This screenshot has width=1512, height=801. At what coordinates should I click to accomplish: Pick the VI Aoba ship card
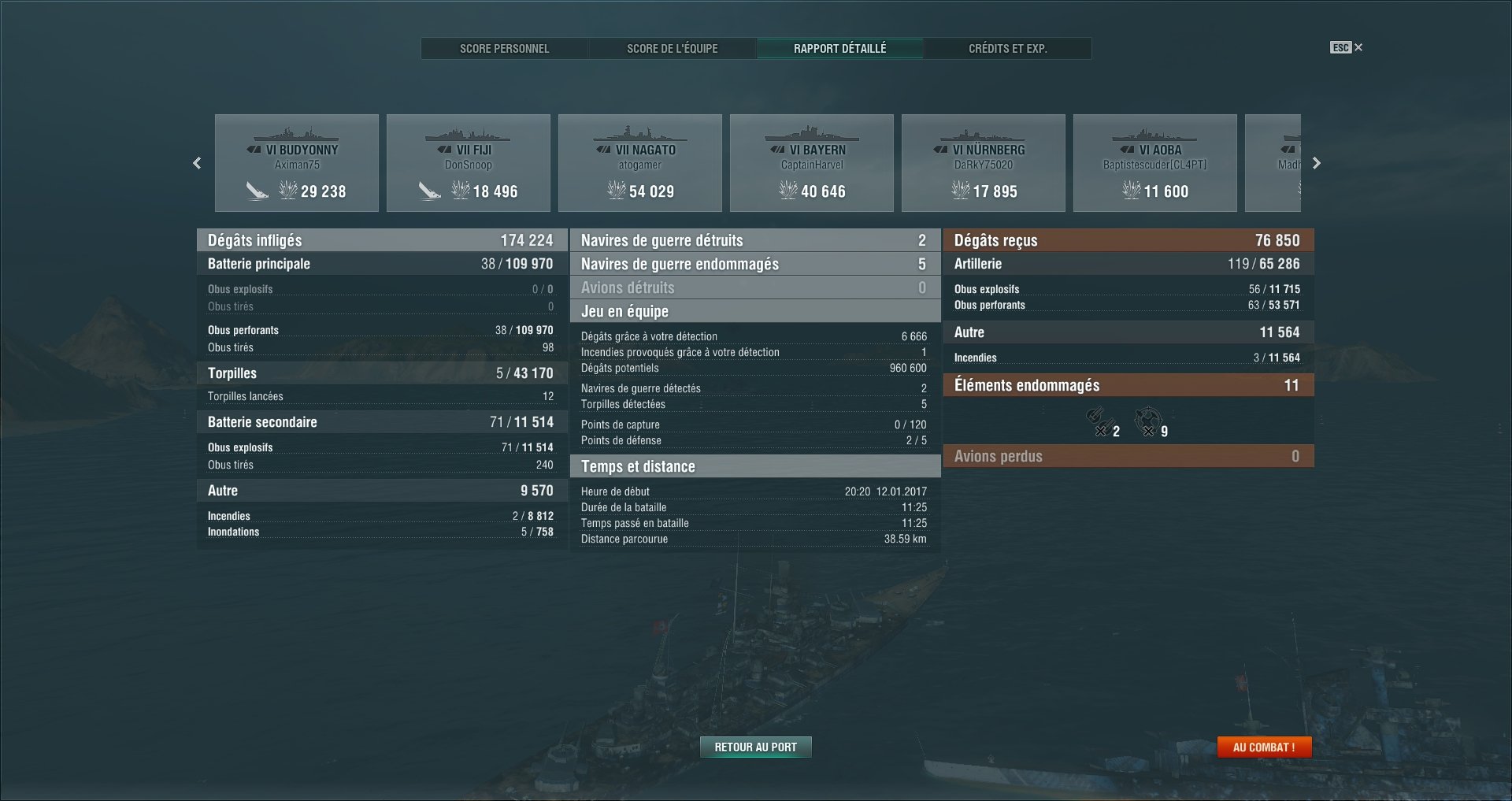click(x=1155, y=163)
